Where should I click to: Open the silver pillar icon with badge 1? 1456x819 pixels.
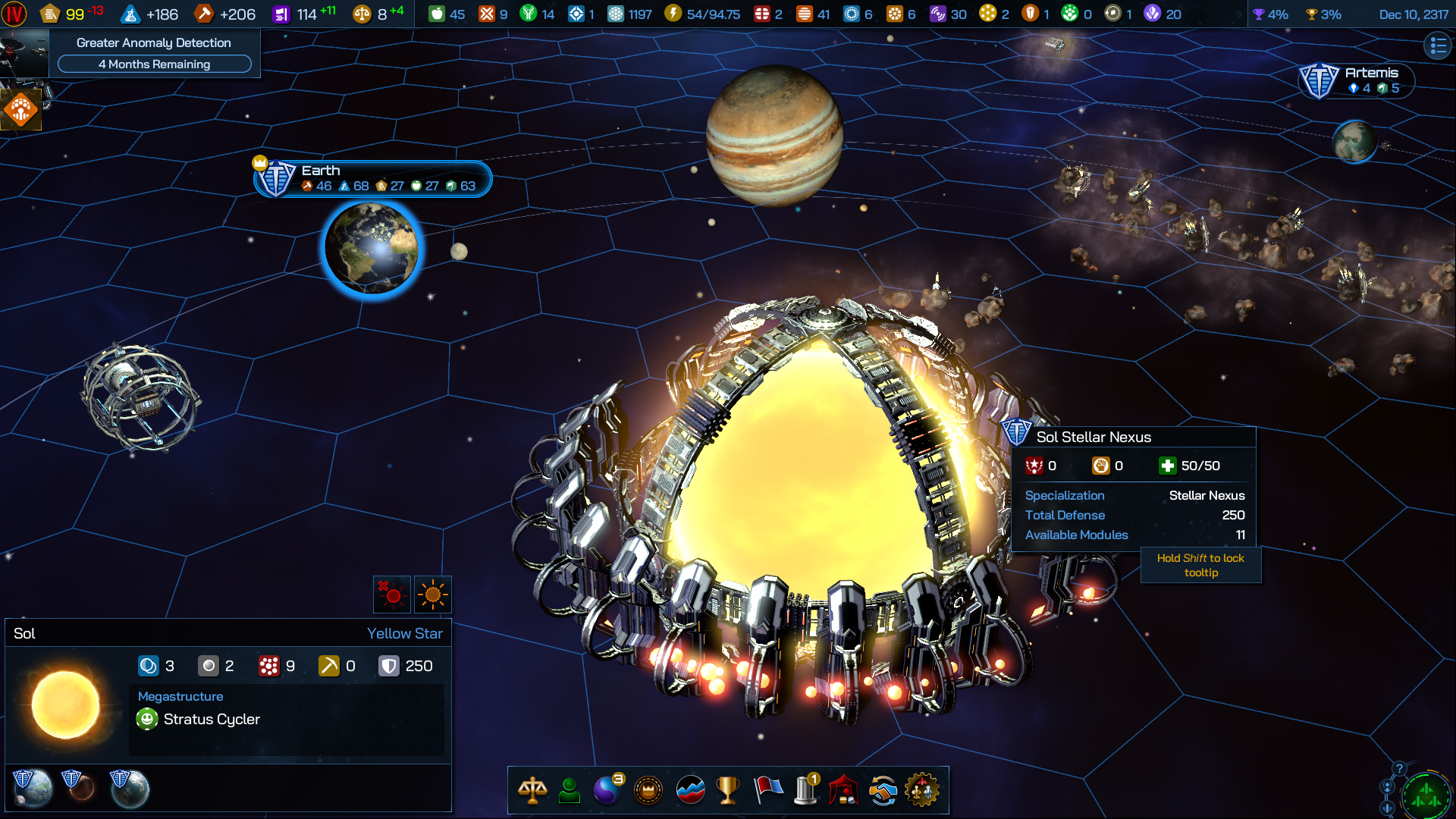[x=805, y=790]
